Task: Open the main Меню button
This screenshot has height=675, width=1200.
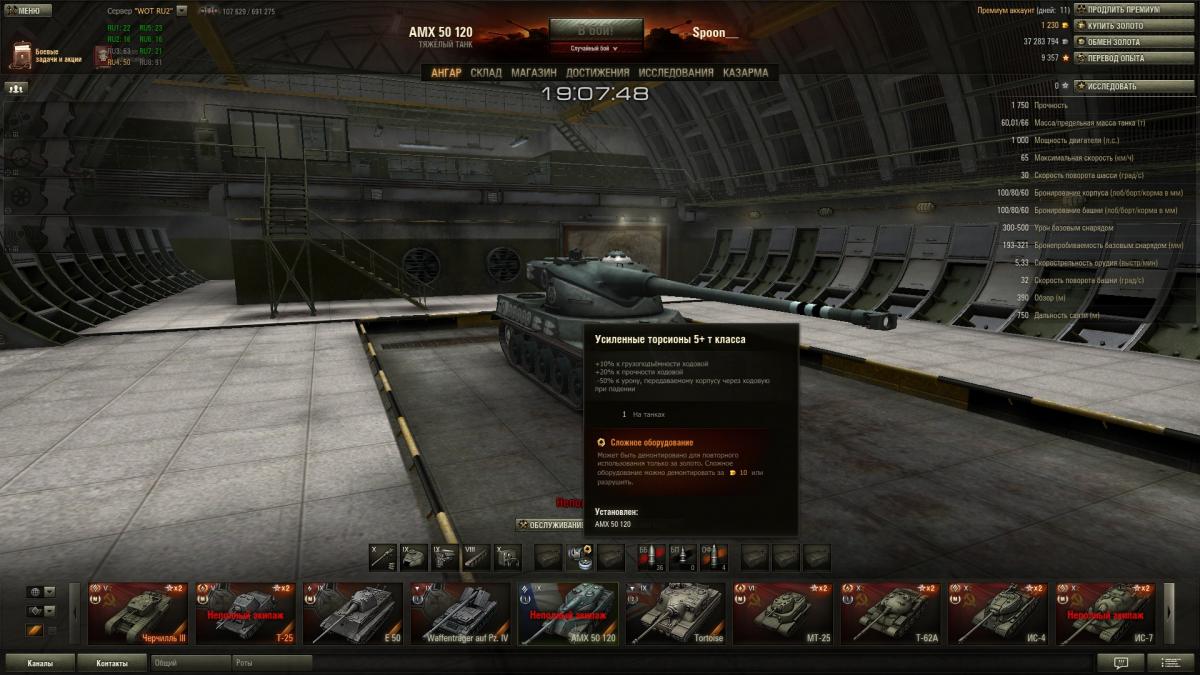Action: (x=28, y=11)
